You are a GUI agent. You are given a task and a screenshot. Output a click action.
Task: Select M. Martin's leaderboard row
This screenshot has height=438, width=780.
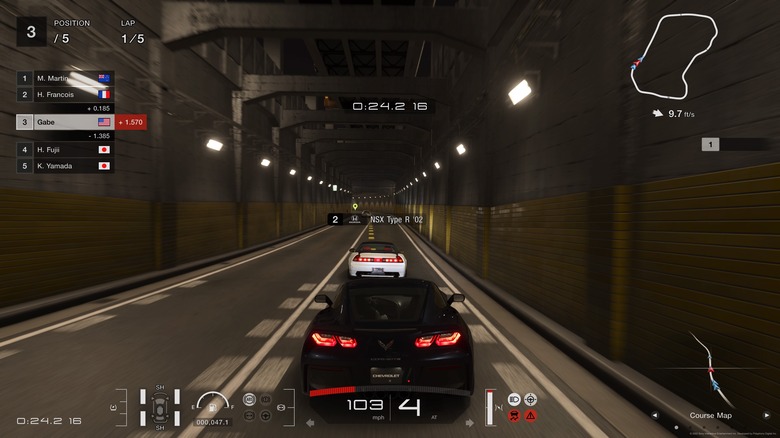[x=65, y=77]
